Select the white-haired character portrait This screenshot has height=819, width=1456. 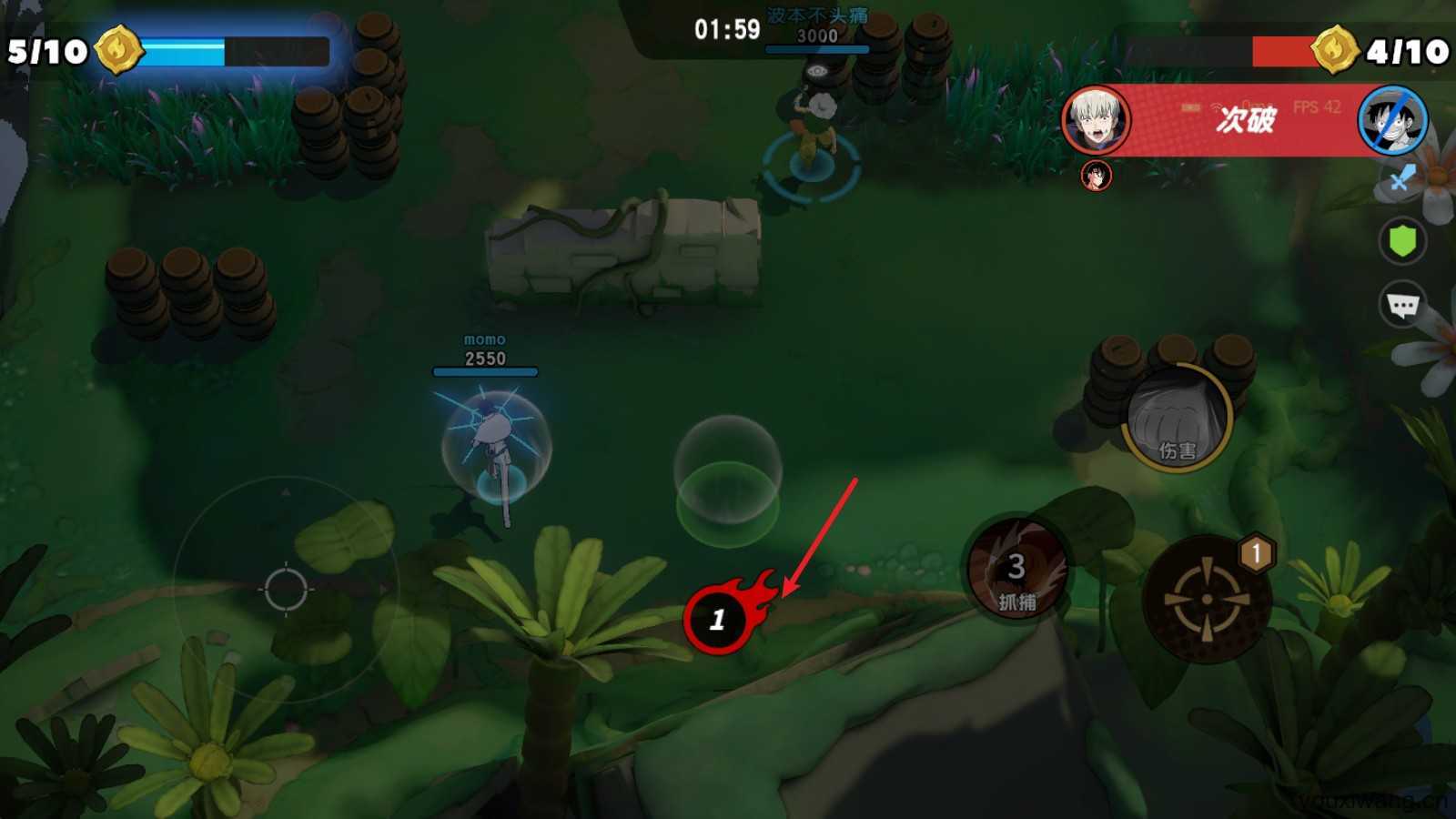point(1096,121)
